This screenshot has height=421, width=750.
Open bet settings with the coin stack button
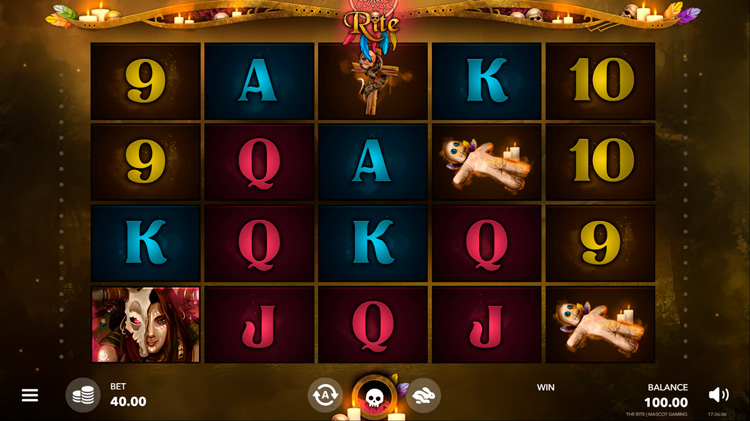pyautogui.click(x=83, y=395)
